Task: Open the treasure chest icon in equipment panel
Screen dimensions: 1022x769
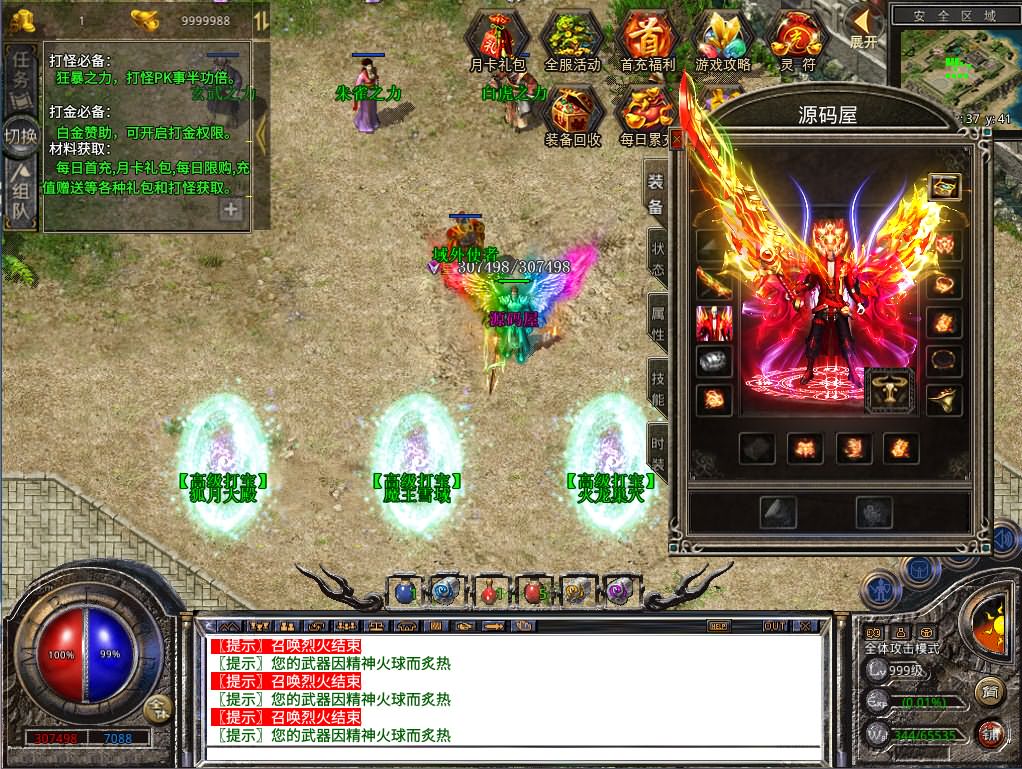Action: (944, 187)
